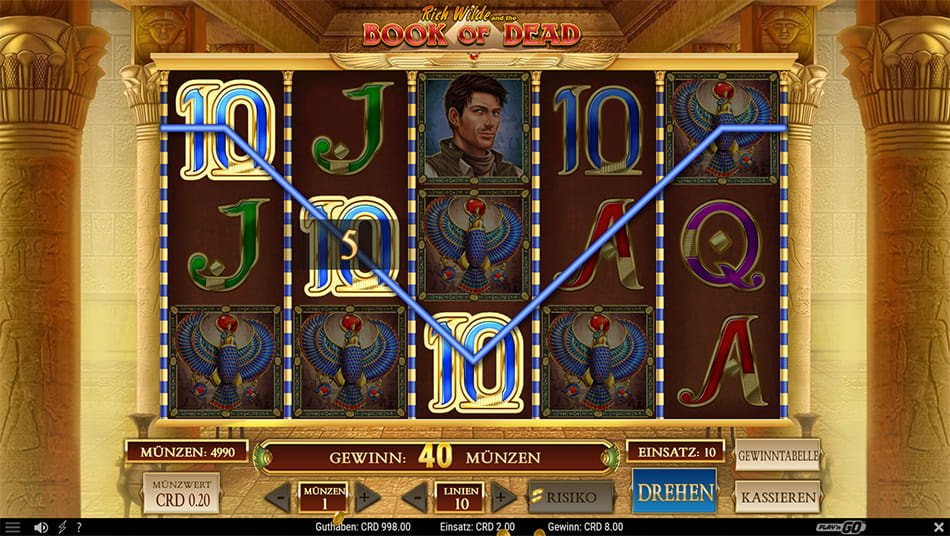
Task: Toggle the lightning bolt fast play option
Action: tap(62, 527)
